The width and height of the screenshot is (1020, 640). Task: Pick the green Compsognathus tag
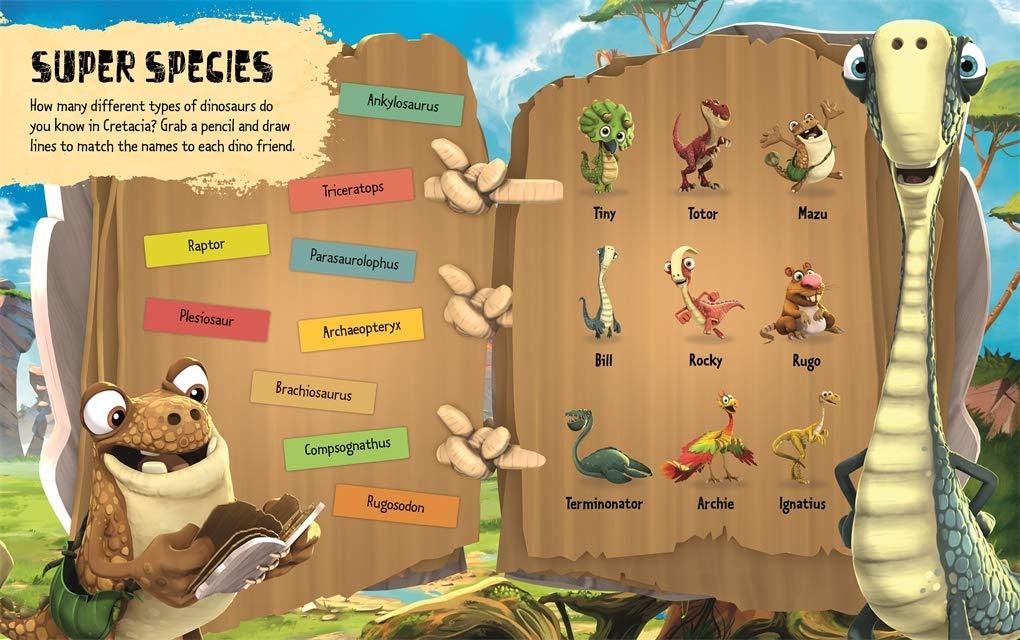coord(346,448)
